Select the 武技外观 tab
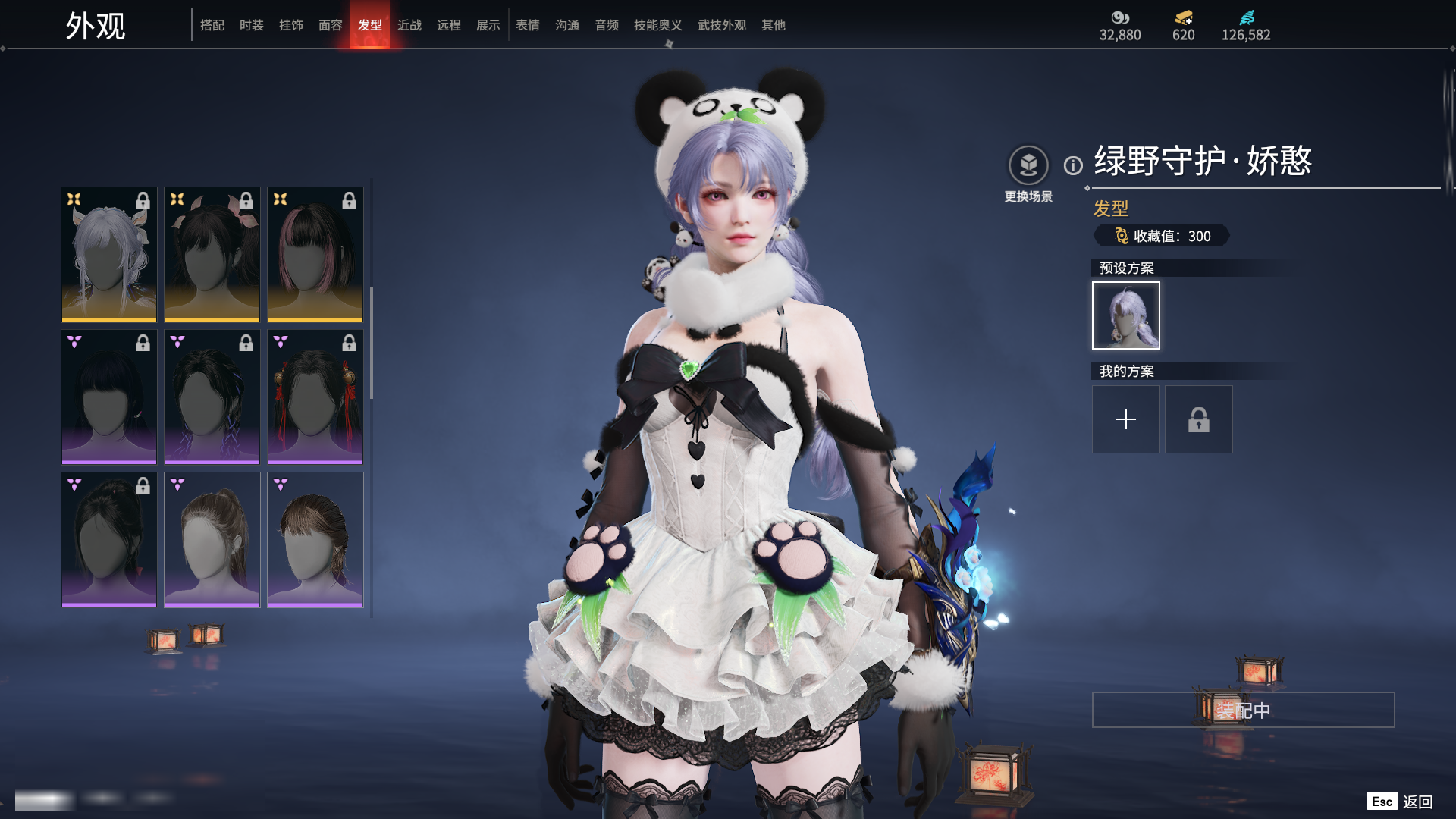 click(721, 25)
